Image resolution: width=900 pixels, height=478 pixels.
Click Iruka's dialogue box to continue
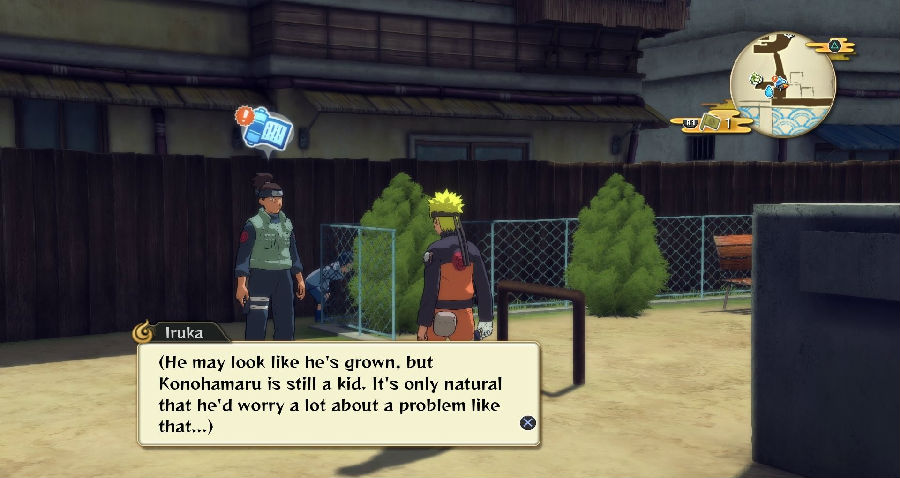click(x=338, y=394)
